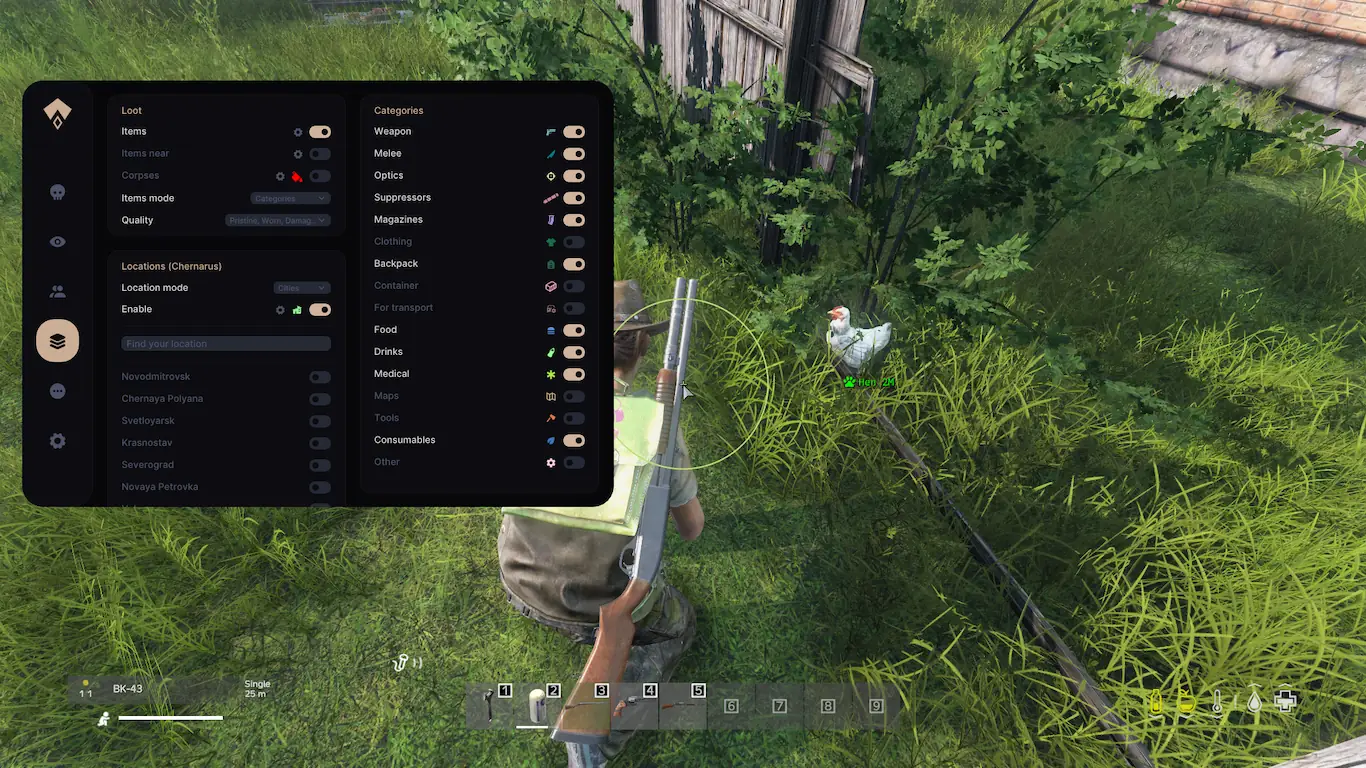The width and height of the screenshot is (1366, 768).
Task: Switch off the Optics category
Action: point(574,176)
